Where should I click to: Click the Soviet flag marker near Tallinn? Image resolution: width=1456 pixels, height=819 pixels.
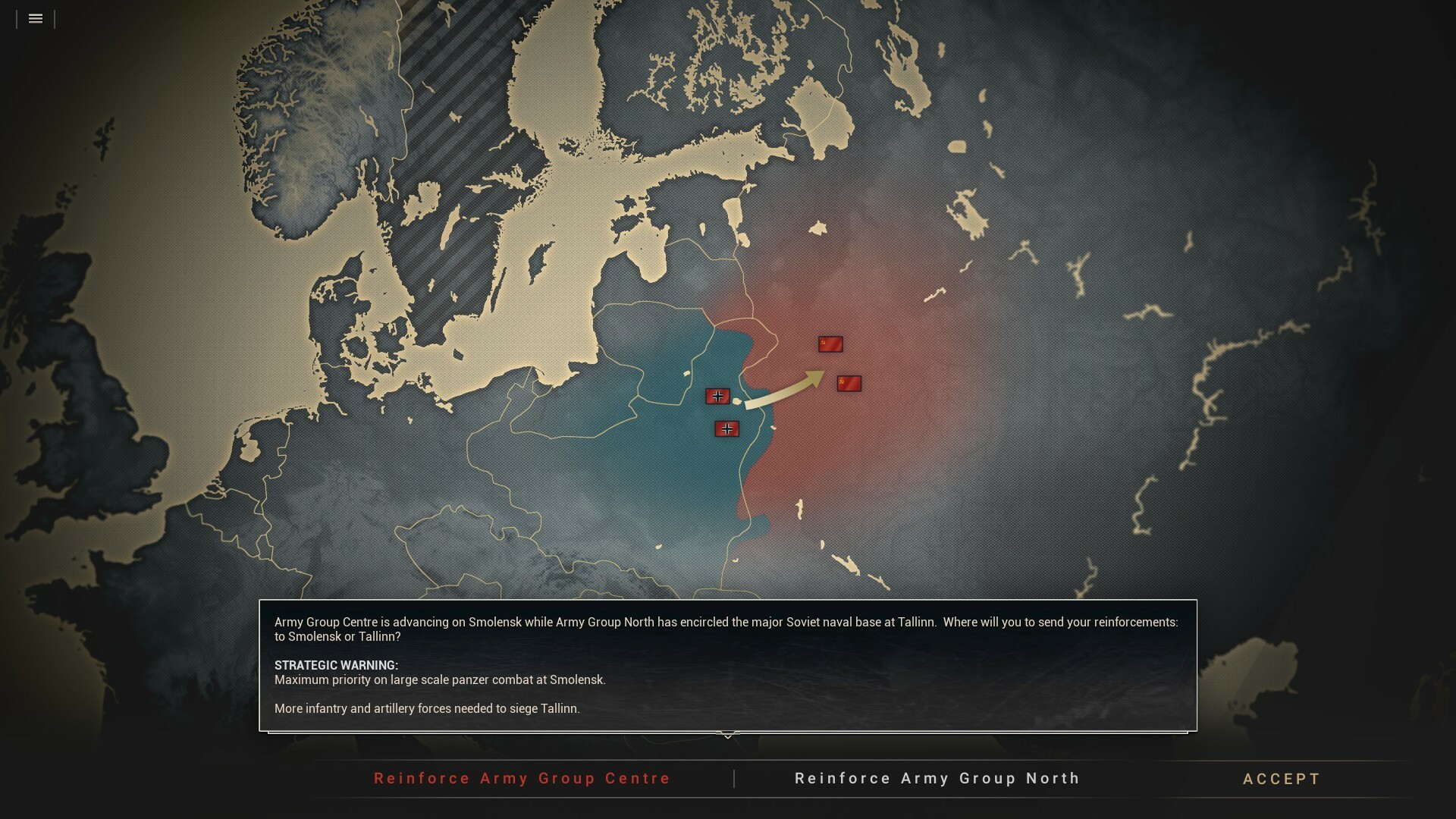coord(831,344)
